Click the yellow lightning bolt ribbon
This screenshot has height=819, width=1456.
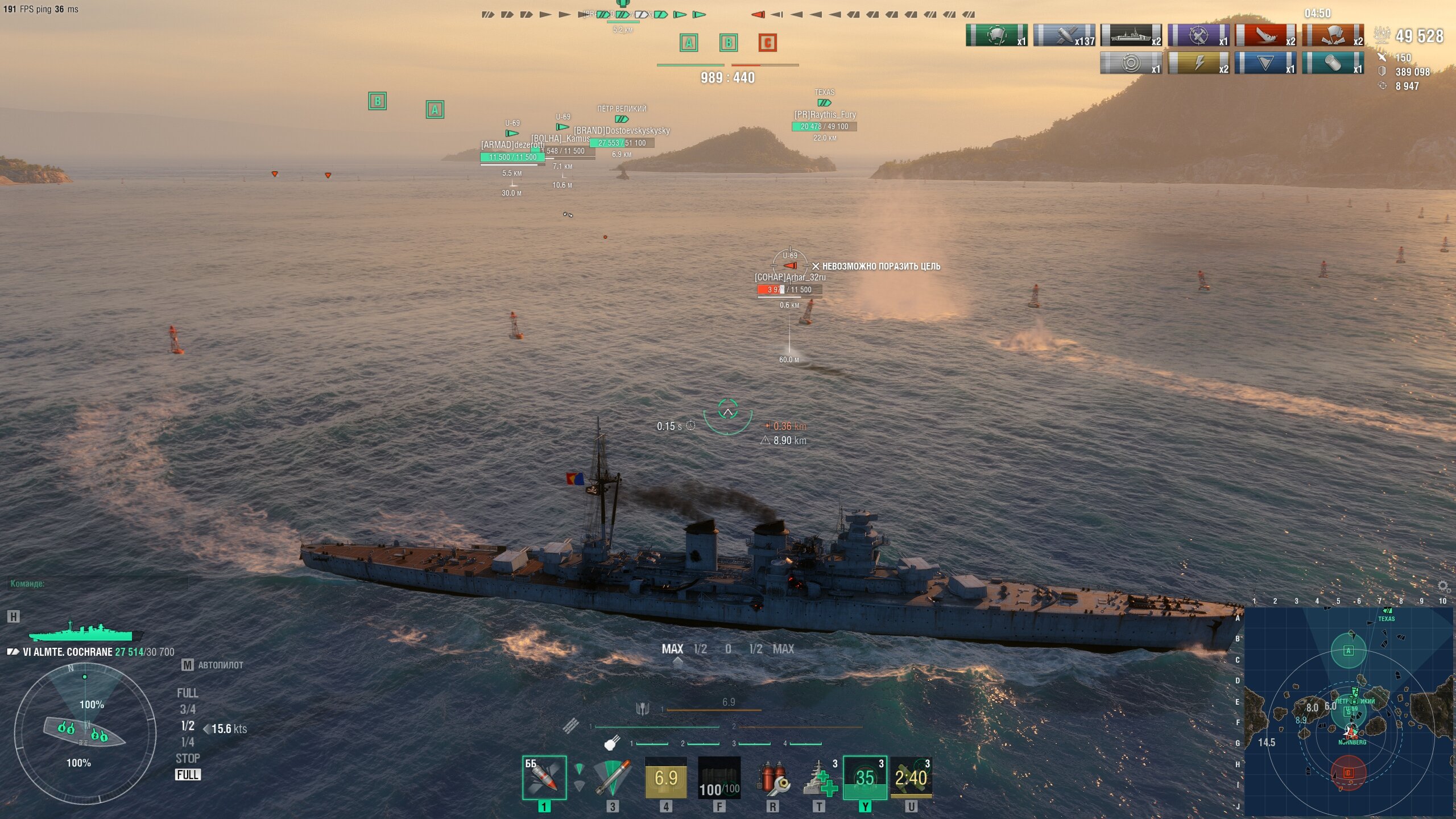click(x=1198, y=63)
